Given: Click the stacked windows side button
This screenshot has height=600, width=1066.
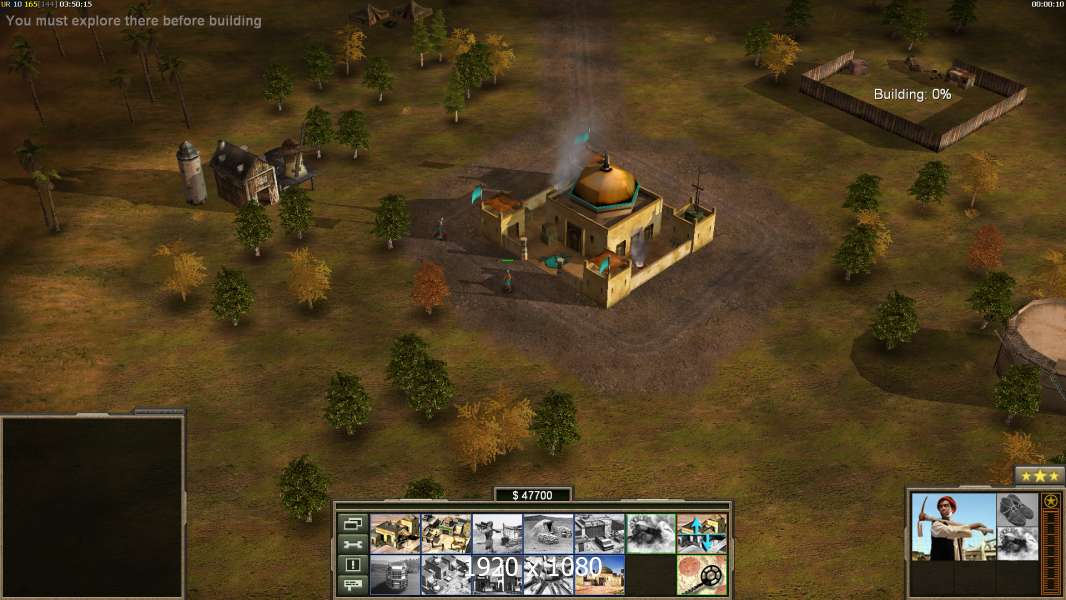Looking at the screenshot, I should tap(352, 524).
